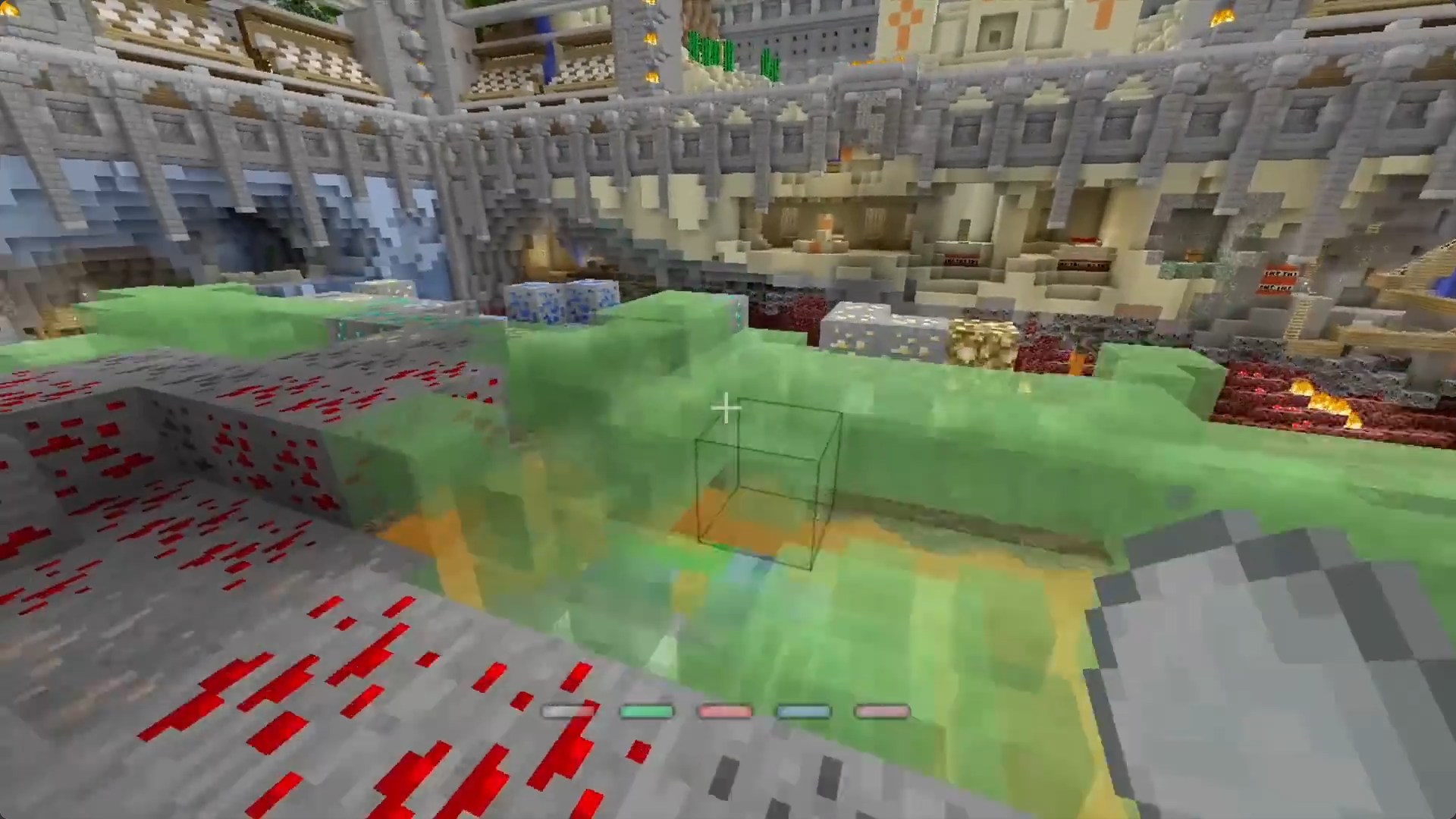
Task: Select the pink bar at the hotbar's right end
Action: pos(882,711)
